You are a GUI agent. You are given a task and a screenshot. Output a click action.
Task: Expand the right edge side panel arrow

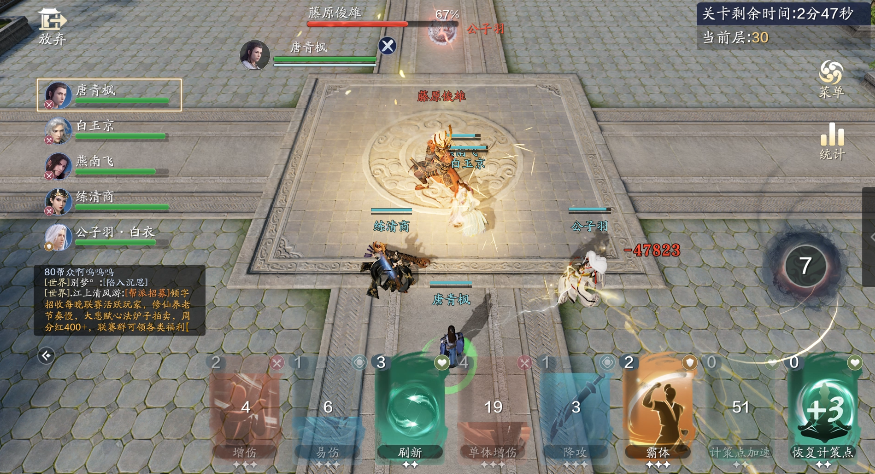(x=869, y=237)
